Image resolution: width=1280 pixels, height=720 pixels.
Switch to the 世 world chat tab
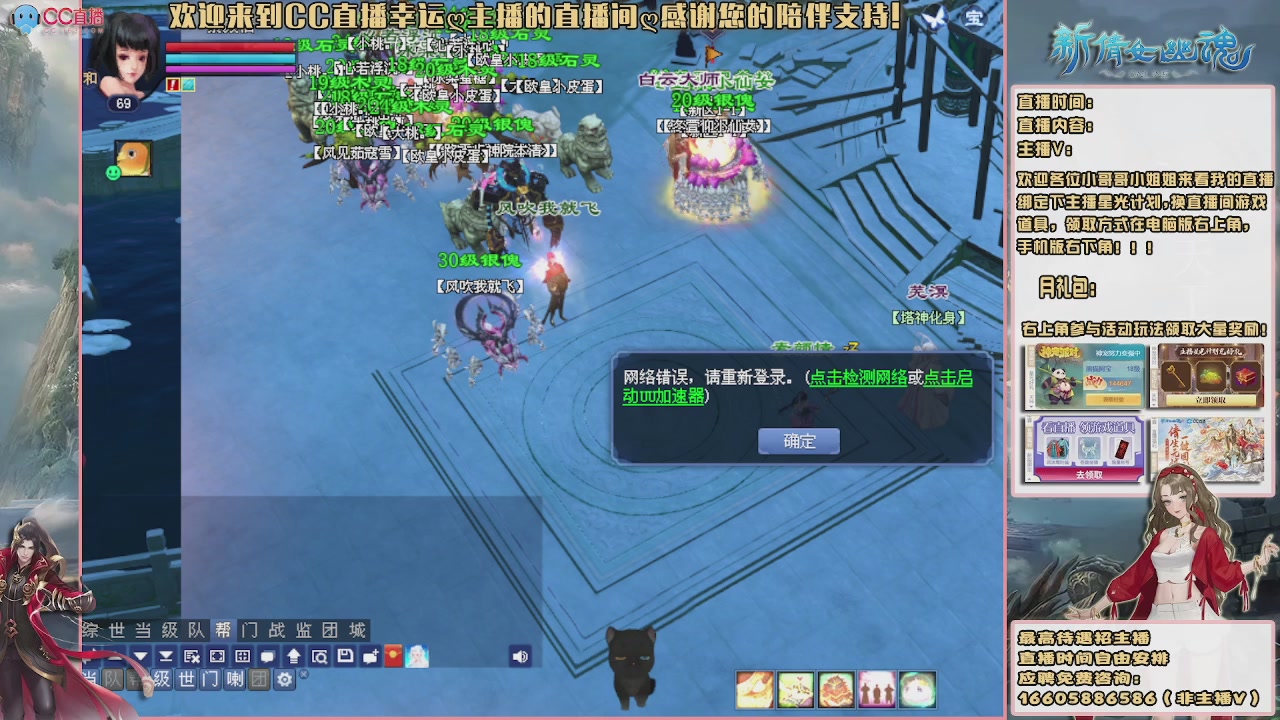(116, 631)
